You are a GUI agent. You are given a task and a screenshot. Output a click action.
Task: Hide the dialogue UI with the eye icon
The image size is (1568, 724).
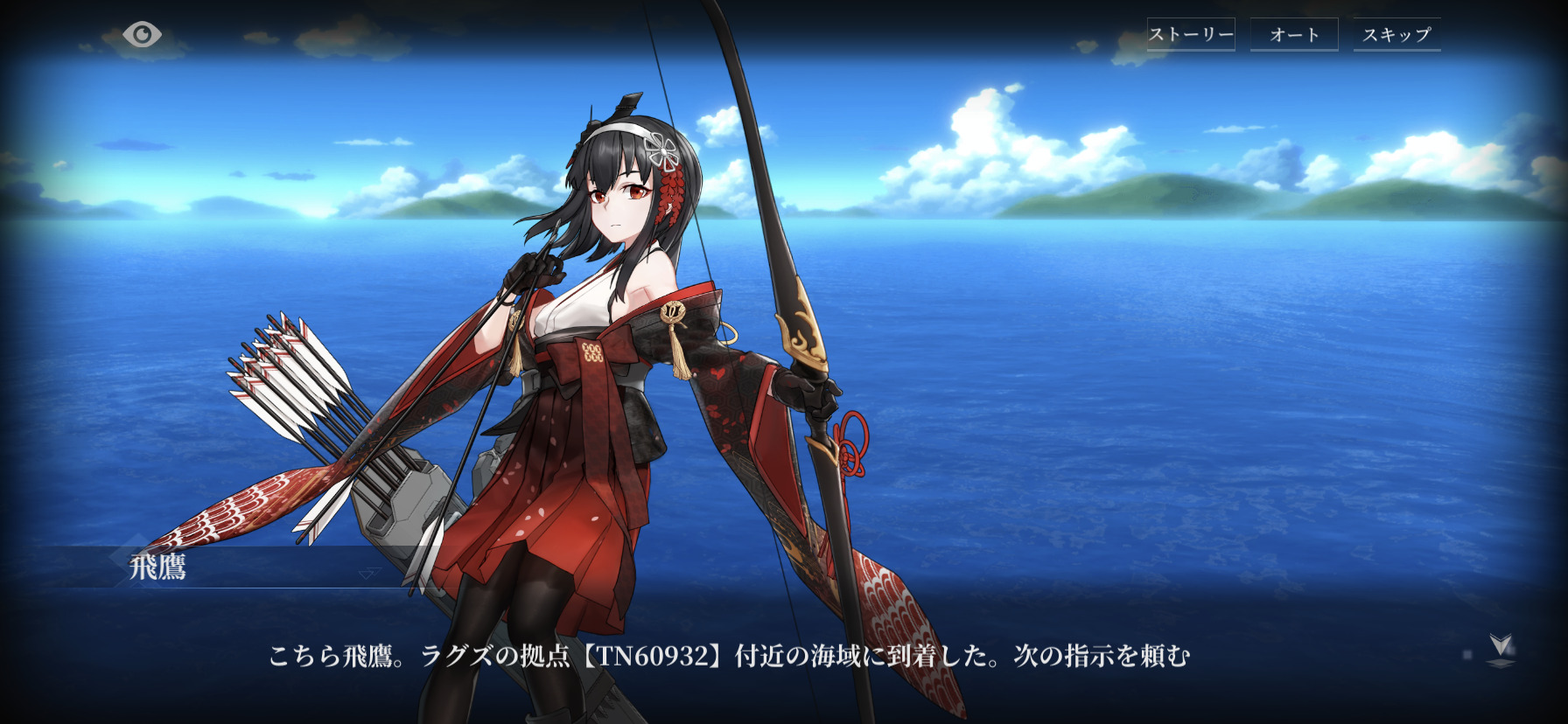[x=142, y=35]
